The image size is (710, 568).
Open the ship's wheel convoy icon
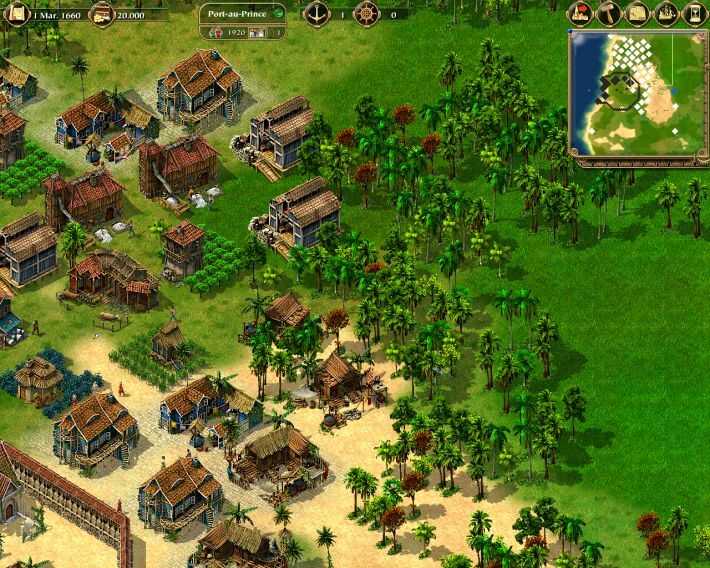[x=368, y=14]
